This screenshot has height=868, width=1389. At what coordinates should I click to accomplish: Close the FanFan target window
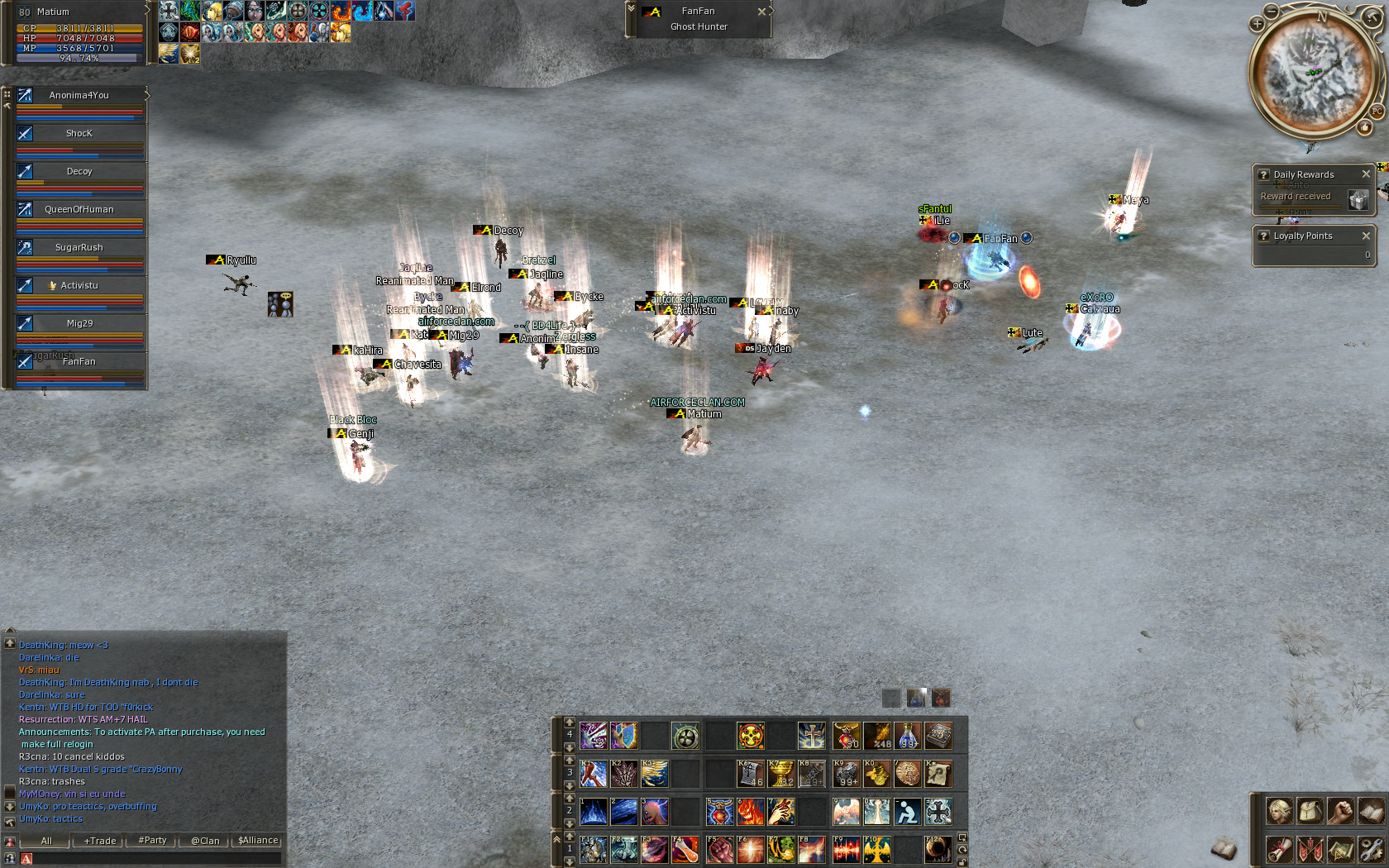tap(761, 12)
